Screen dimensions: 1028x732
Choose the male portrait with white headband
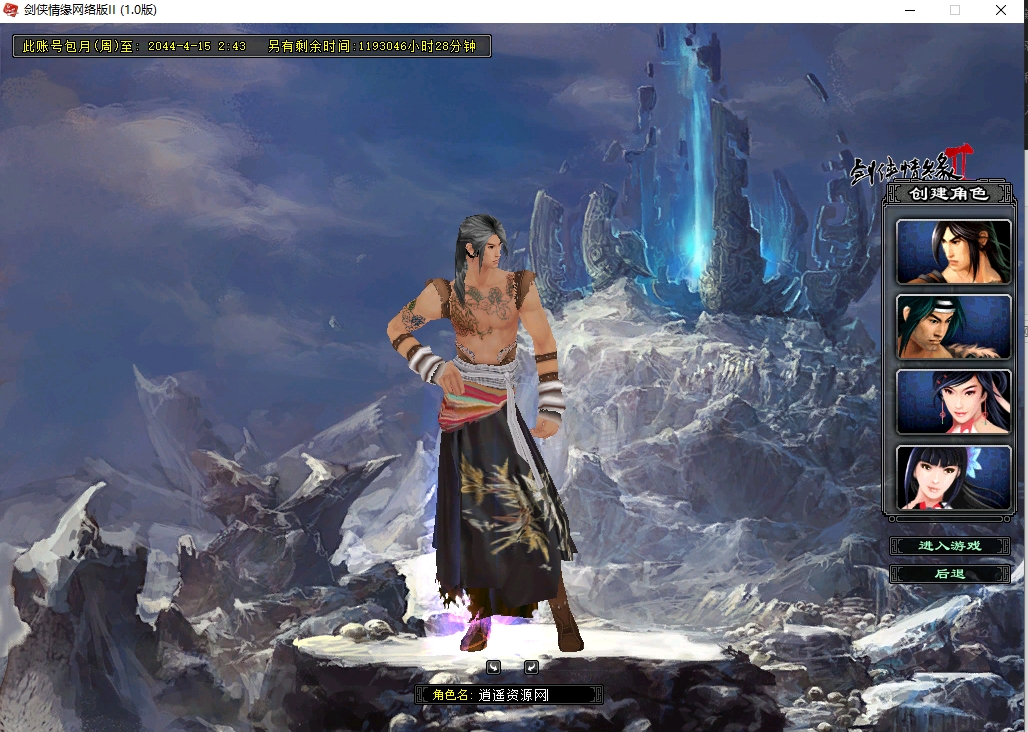[x=953, y=327]
